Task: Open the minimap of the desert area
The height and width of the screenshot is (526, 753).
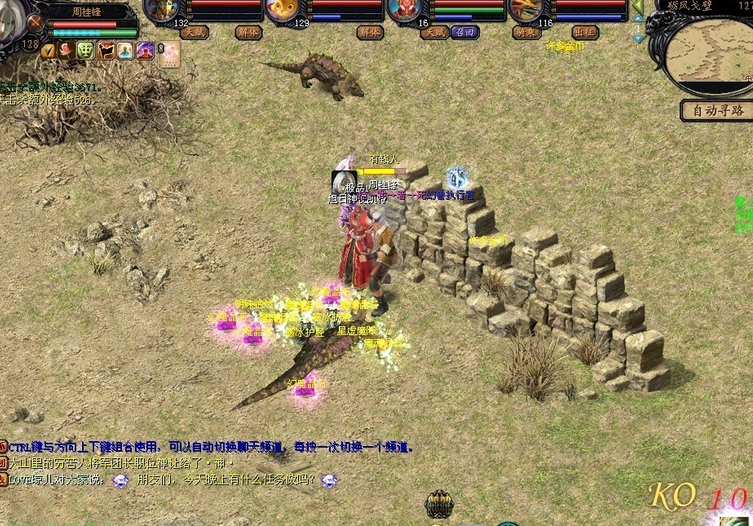Action: [x=708, y=54]
